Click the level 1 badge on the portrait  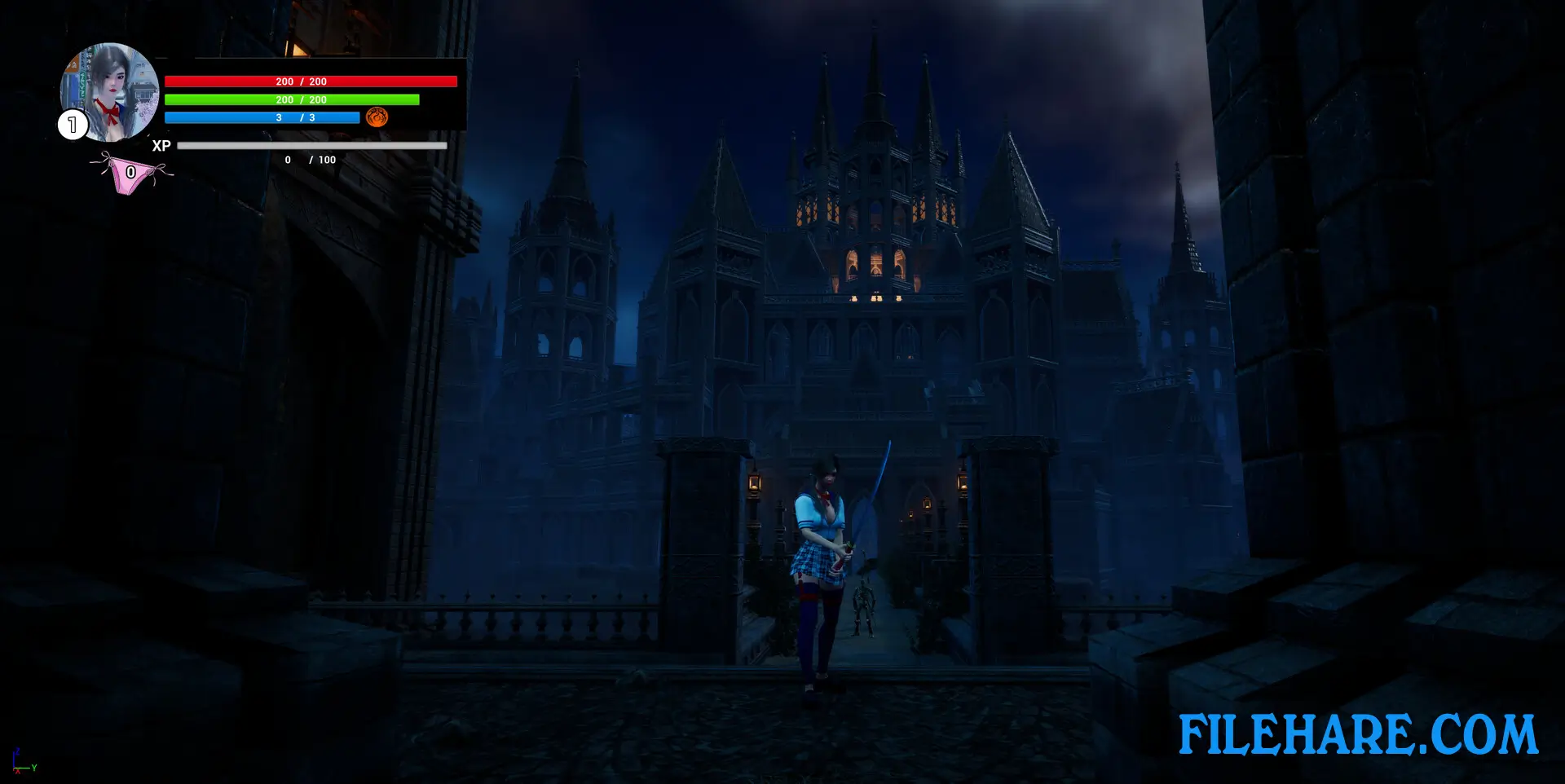(73, 125)
